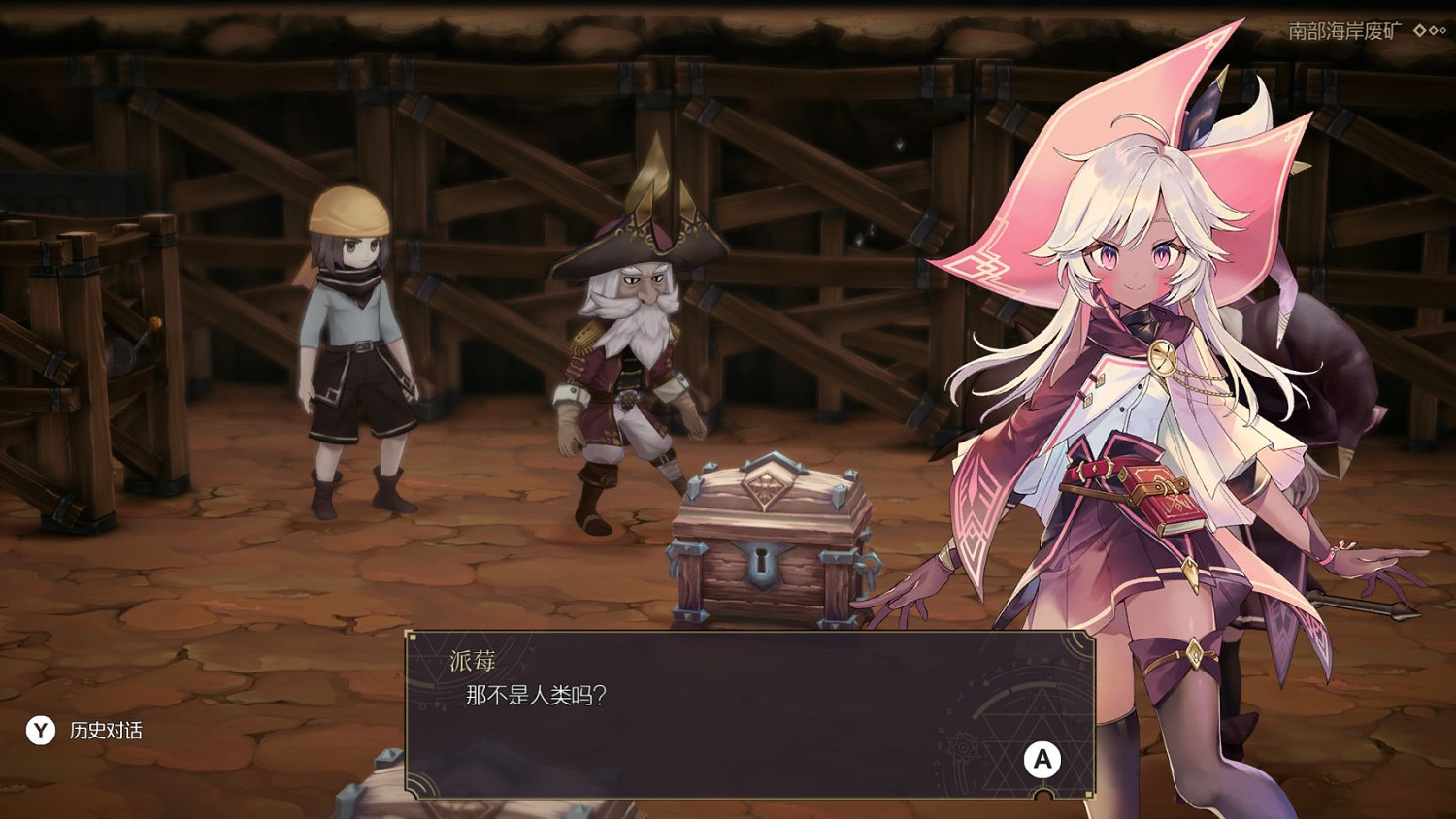Select the villager with the yellow head wrap
This screenshot has width=1456, height=819.
[354, 340]
